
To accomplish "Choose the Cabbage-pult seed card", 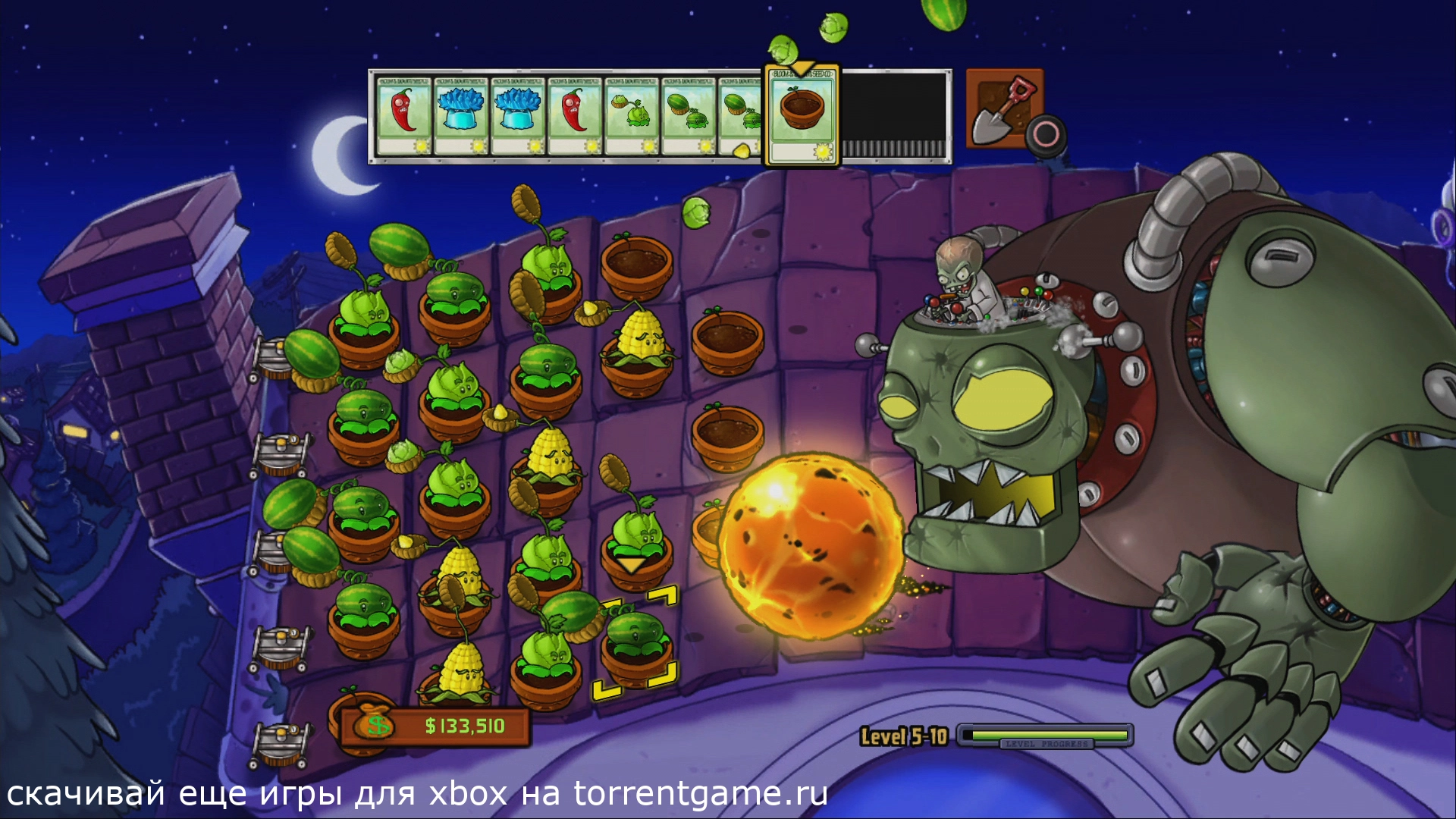I will click(632, 115).
